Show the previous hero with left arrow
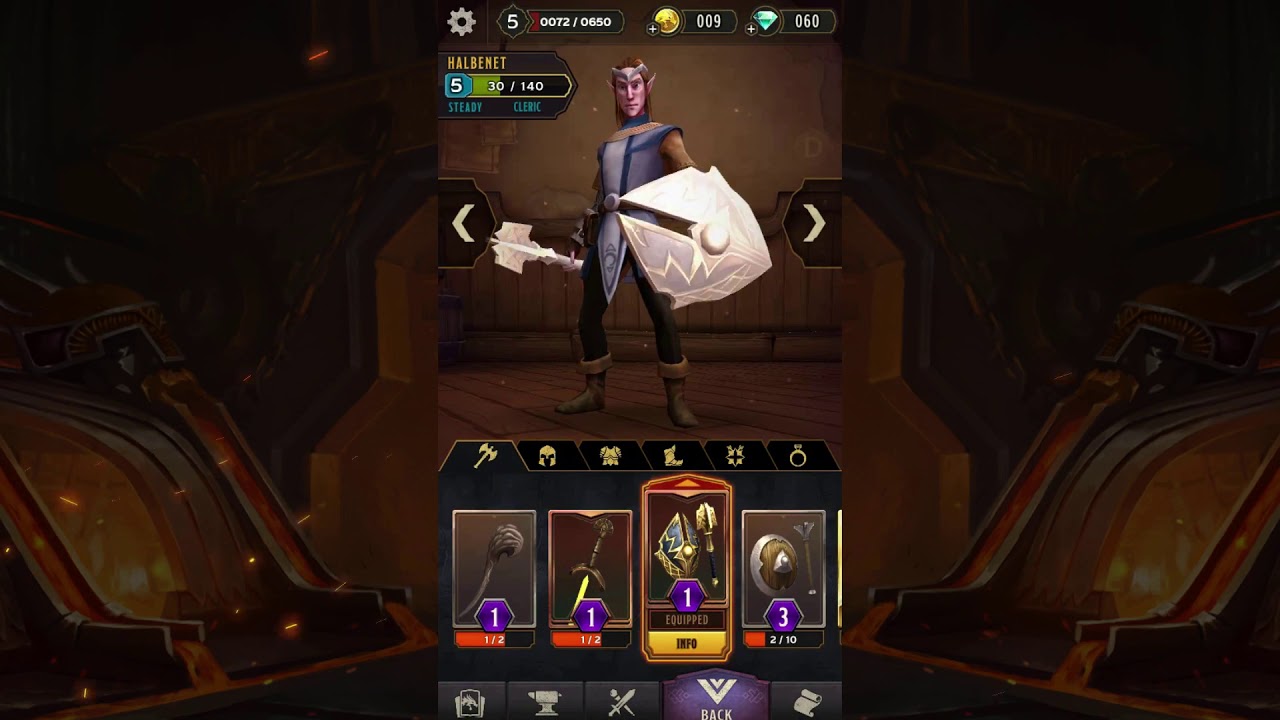This screenshot has height=720, width=1280. coord(463,224)
